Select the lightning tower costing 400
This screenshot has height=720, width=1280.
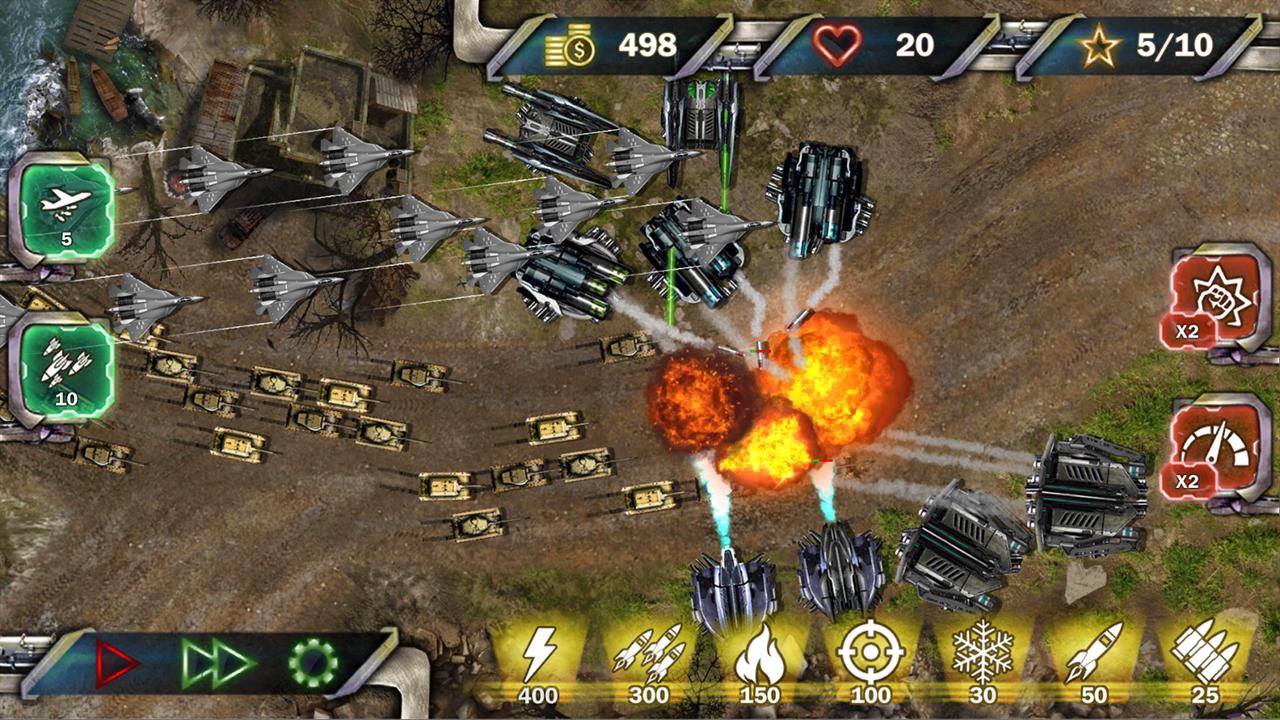[538, 656]
